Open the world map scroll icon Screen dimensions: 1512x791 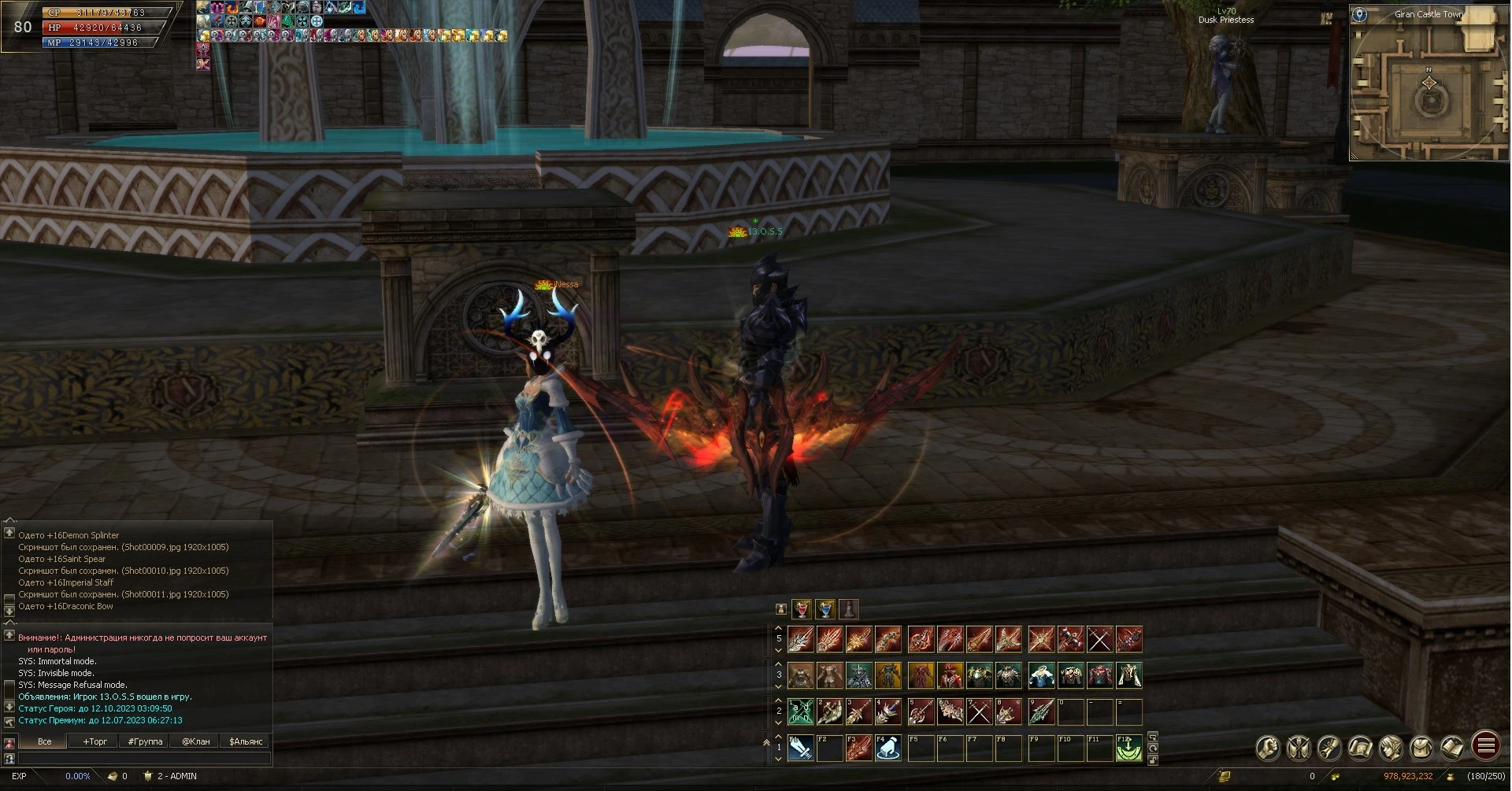point(1360,747)
